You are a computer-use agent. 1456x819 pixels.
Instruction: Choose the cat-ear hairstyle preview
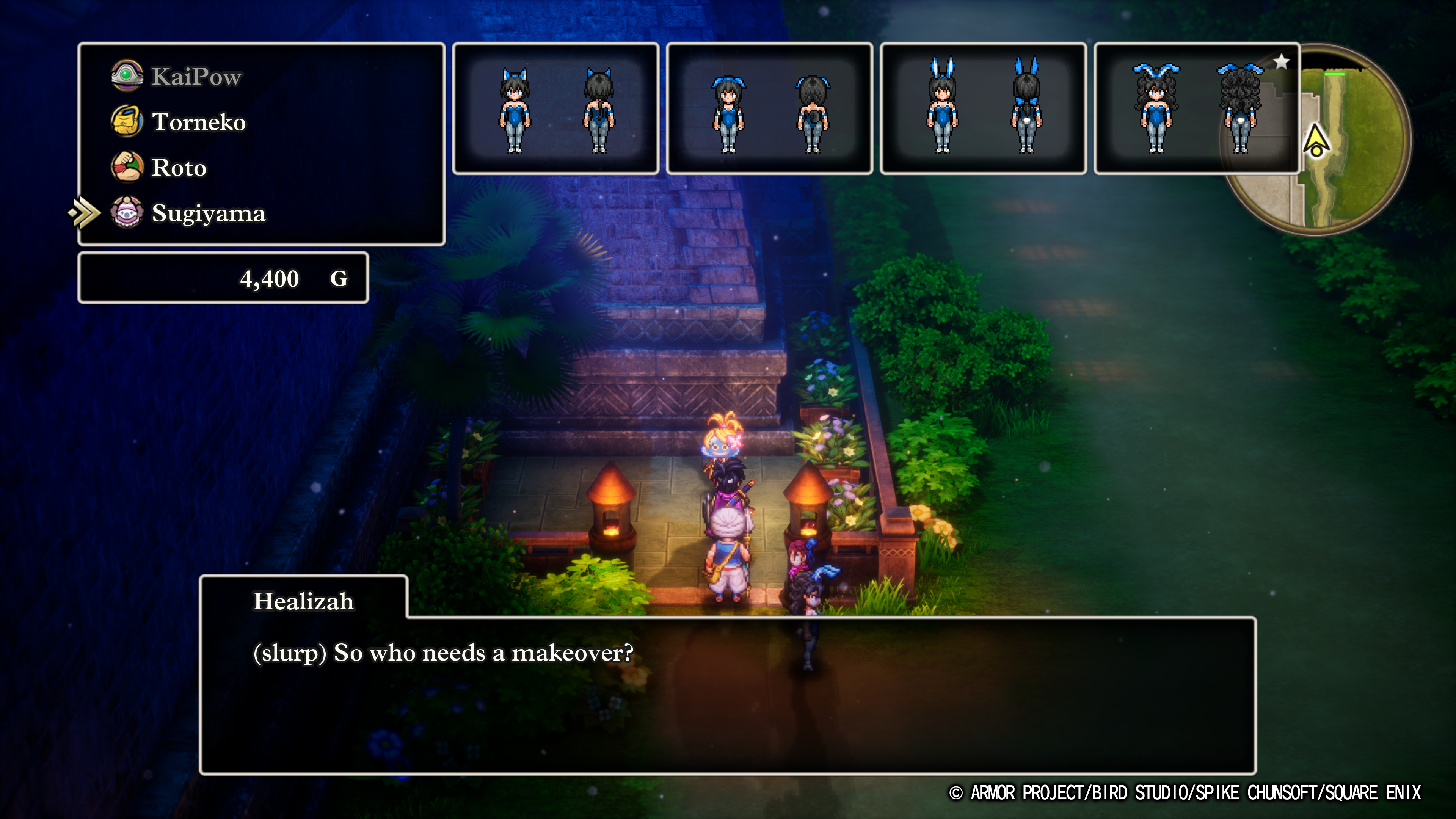coord(555,108)
